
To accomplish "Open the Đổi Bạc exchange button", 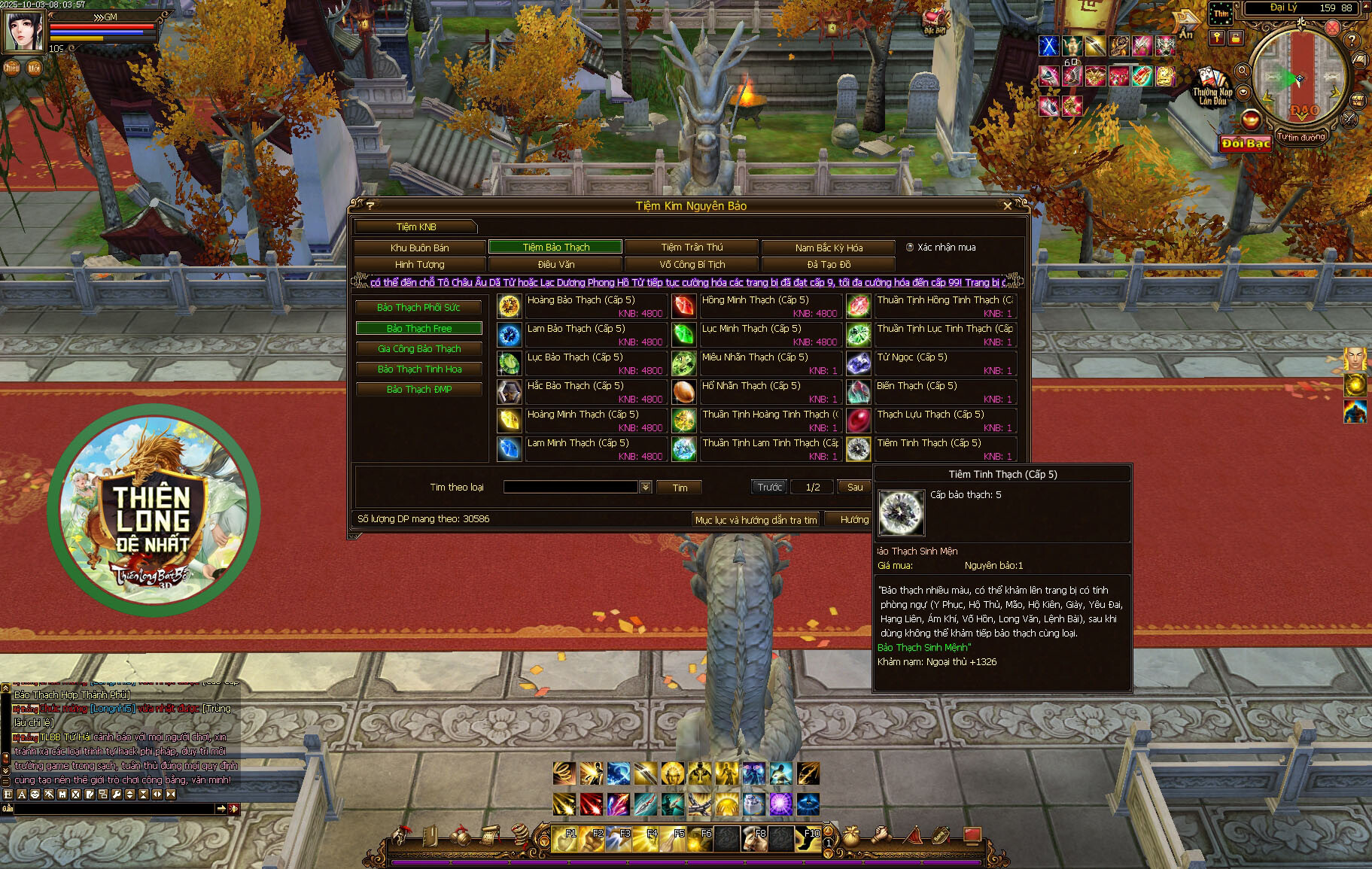I will pos(1246,144).
